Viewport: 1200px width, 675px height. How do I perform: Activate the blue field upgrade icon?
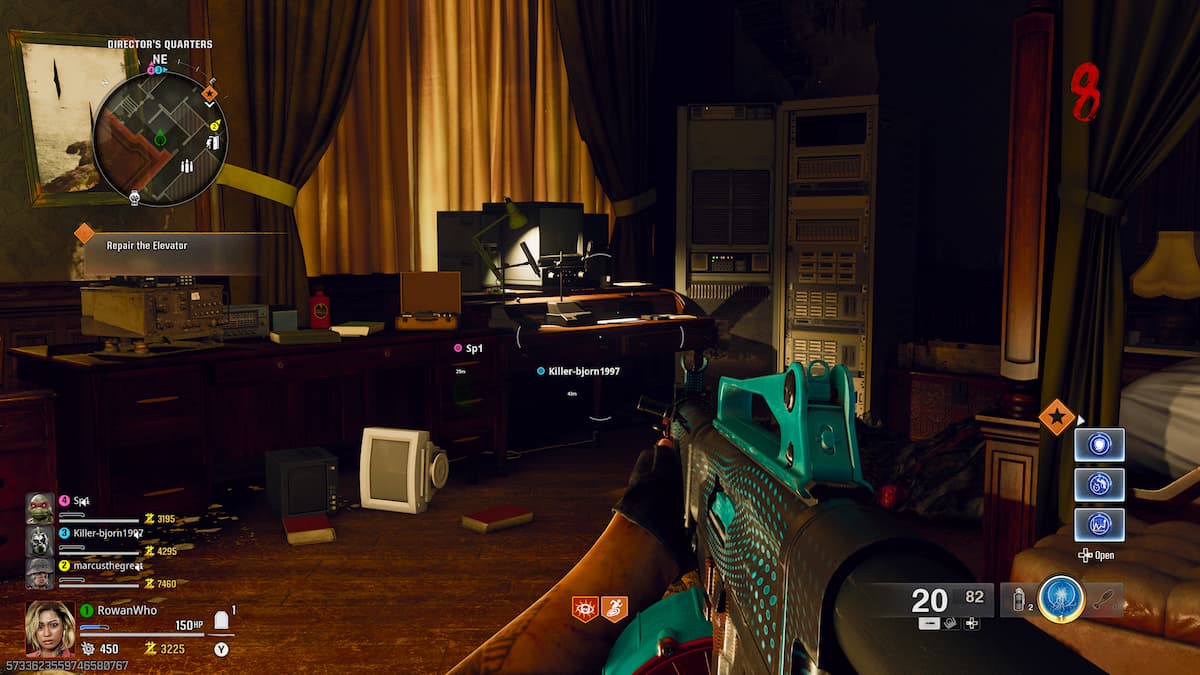pyautogui.click(x=1061, y=600)
